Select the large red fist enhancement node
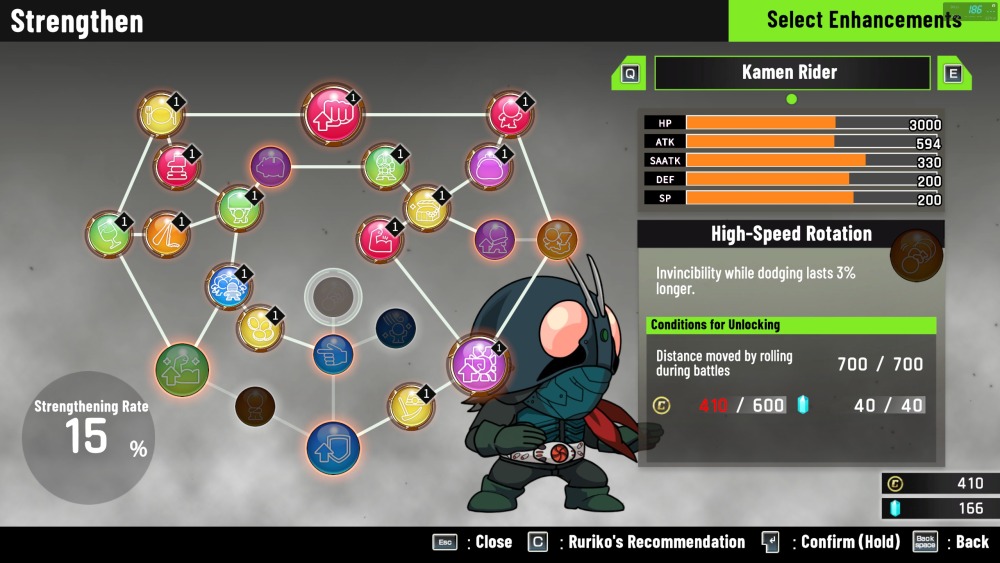This screenshot has height=563, width=1000. pyautogui.click(x=333, y=113)
